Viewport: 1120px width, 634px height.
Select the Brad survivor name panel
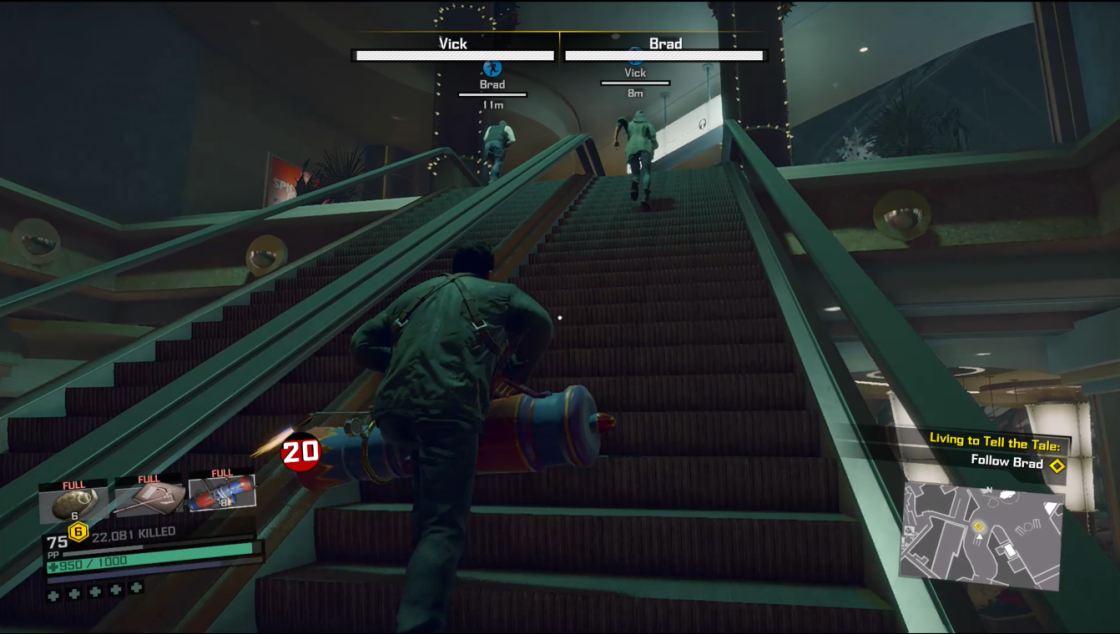pyautogui.click(x=665, y=50)
